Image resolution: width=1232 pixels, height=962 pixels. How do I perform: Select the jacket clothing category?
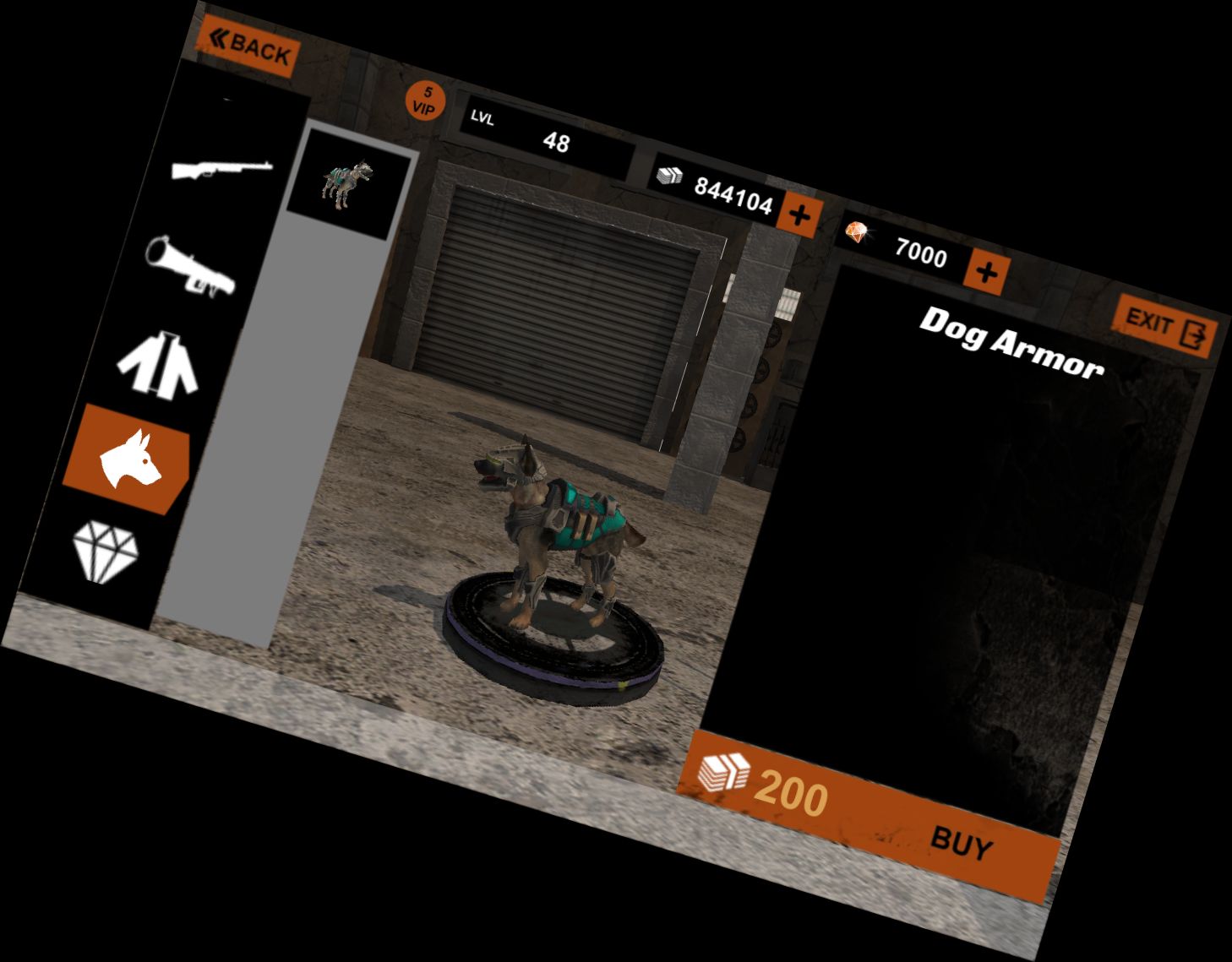(160, 364)
